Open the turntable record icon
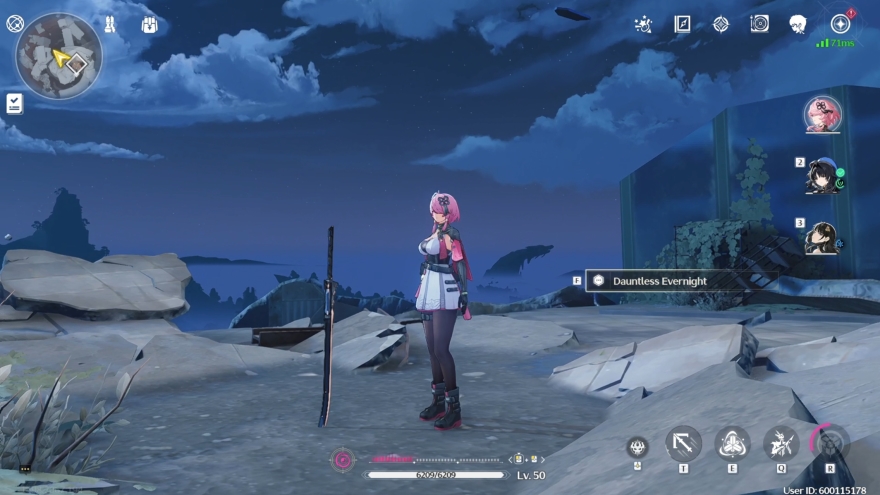 pyautogui.click(x=759, y=24)
